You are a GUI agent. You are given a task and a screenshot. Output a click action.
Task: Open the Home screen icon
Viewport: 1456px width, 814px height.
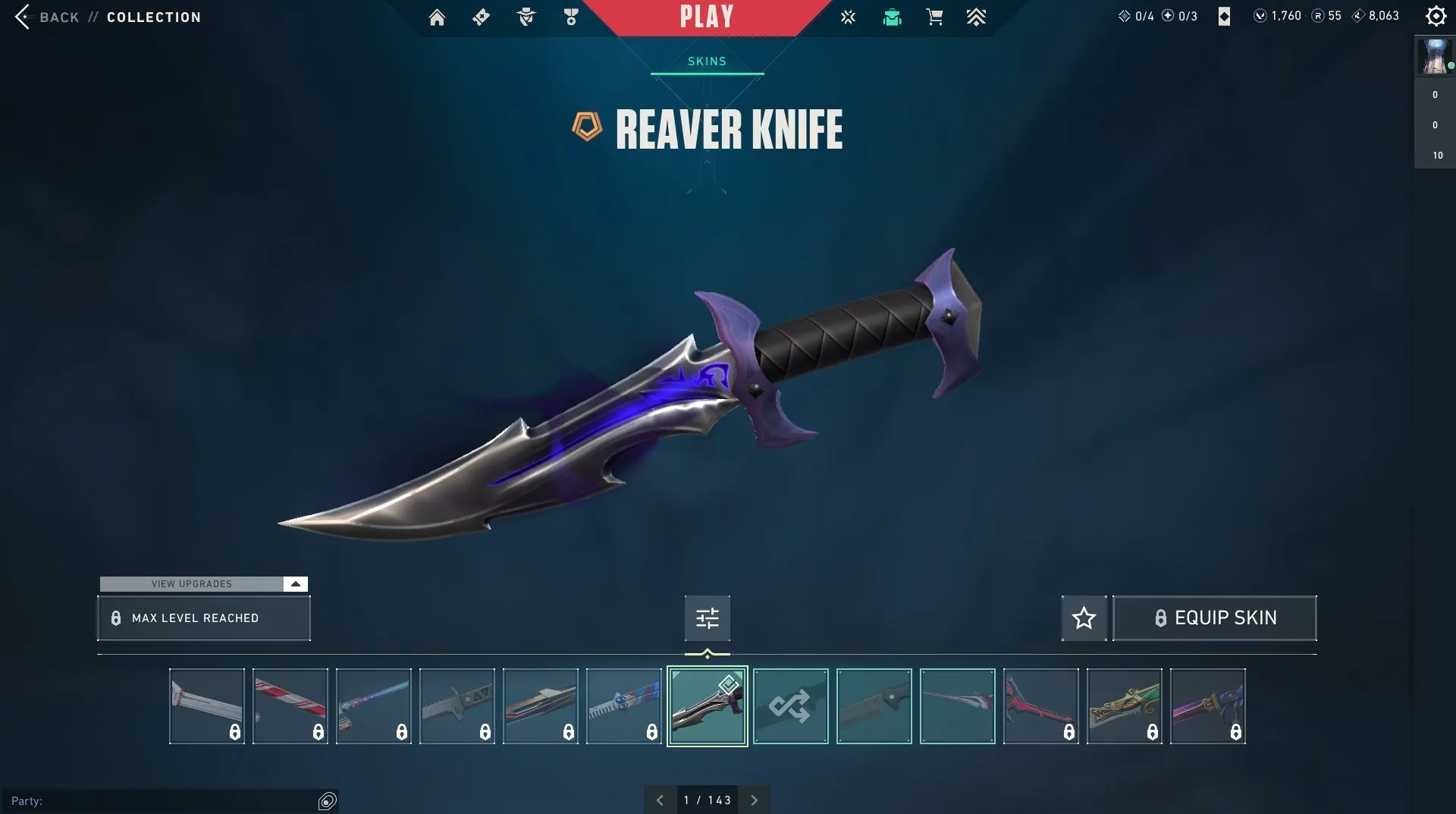[437, 17]
